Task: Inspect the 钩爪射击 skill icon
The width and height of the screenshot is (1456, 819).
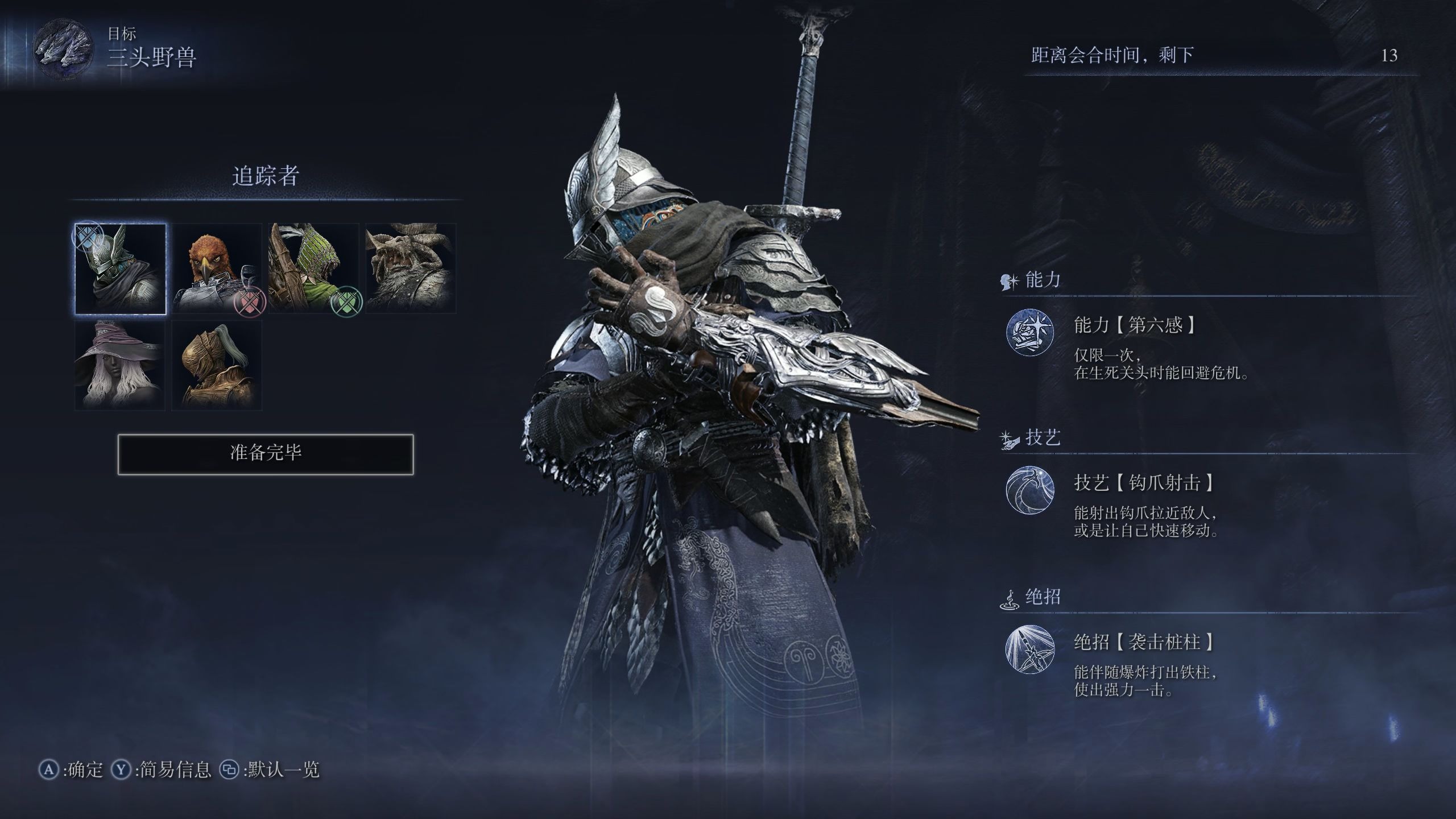Action: pyautogui.click(x=1030, y=490)
